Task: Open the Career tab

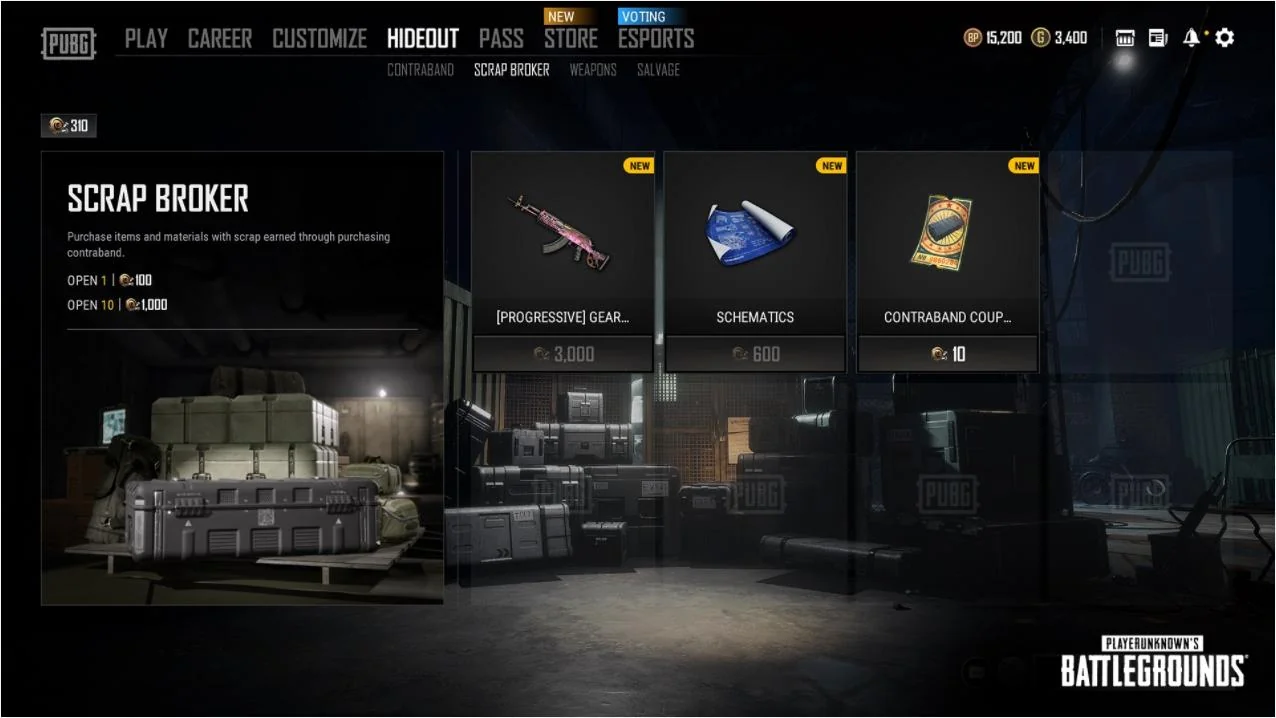Action: point(220,39)
